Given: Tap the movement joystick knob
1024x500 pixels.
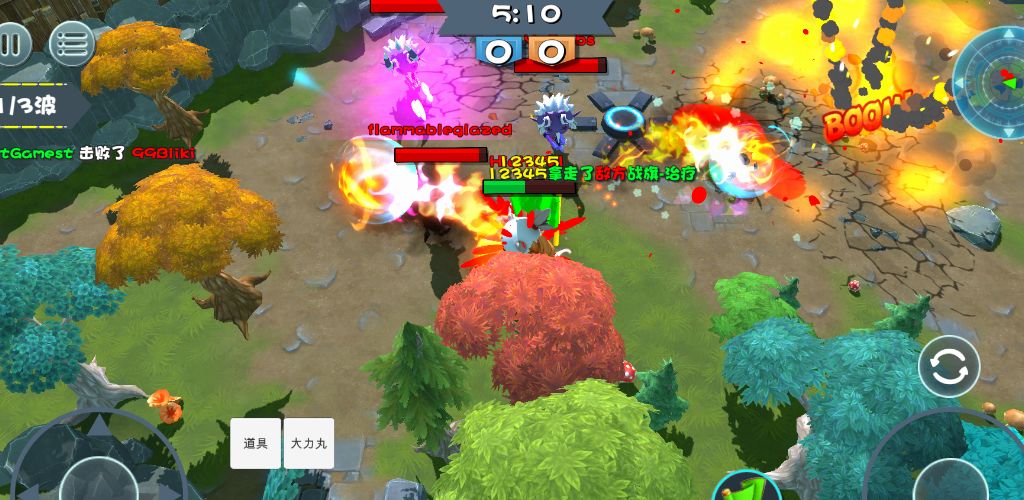Looking at the screenshot, I should coord(97,482).
